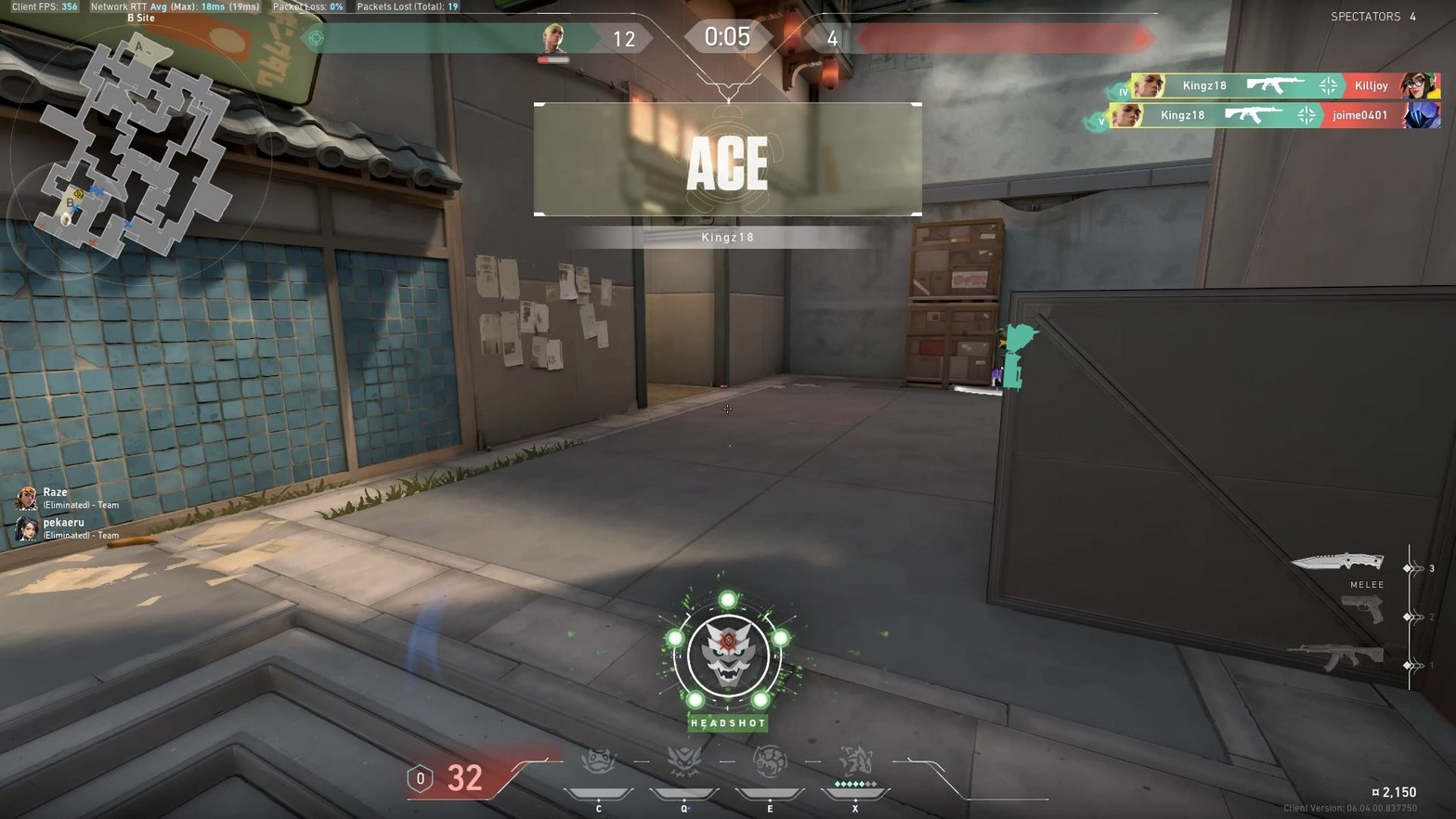This screenshot has height=819, width=1456.
Task: Click the ACE banner for Kingz18
Action: (727, 160)
